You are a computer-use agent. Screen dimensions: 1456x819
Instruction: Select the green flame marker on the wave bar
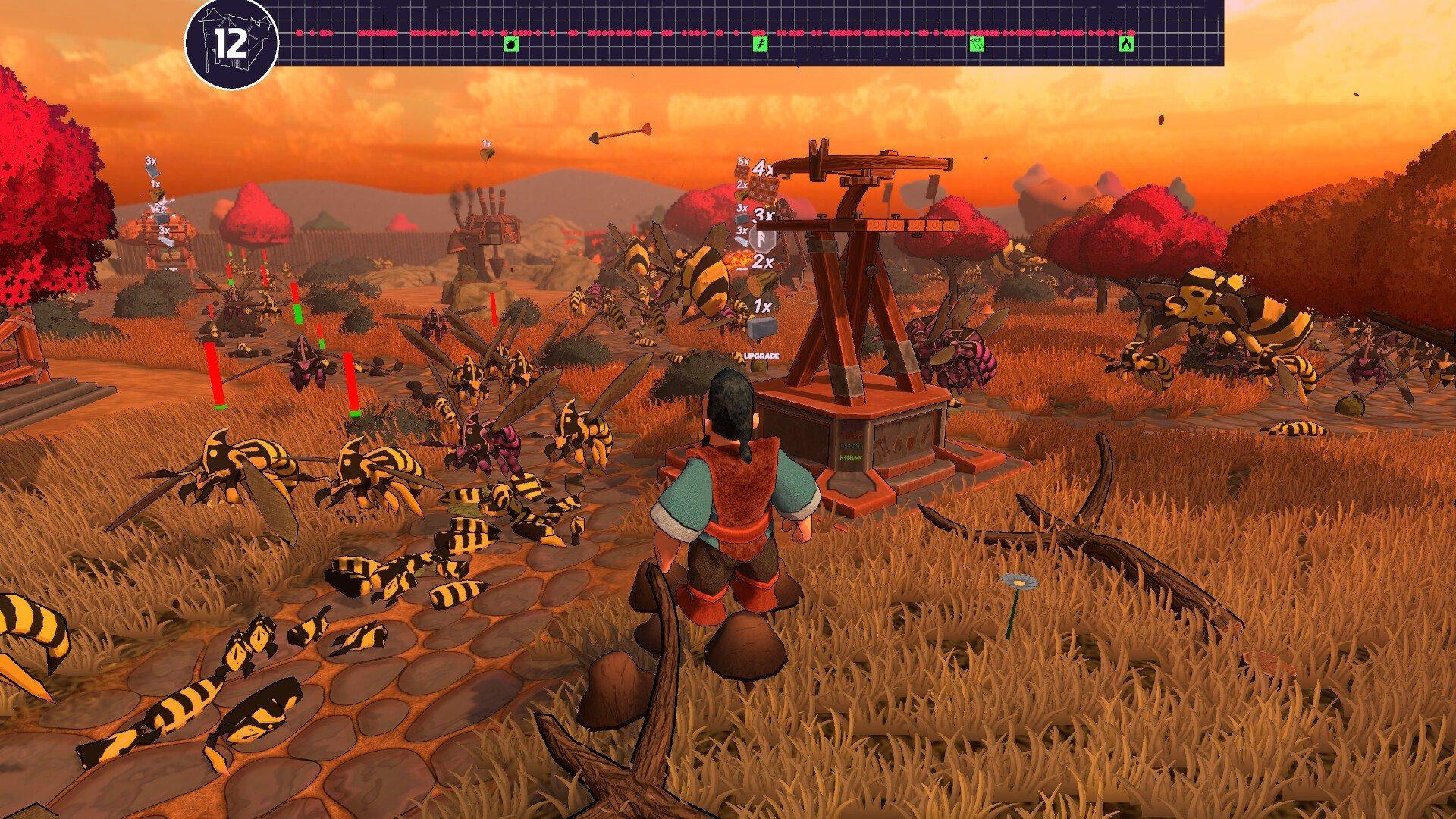point(1126,45)
